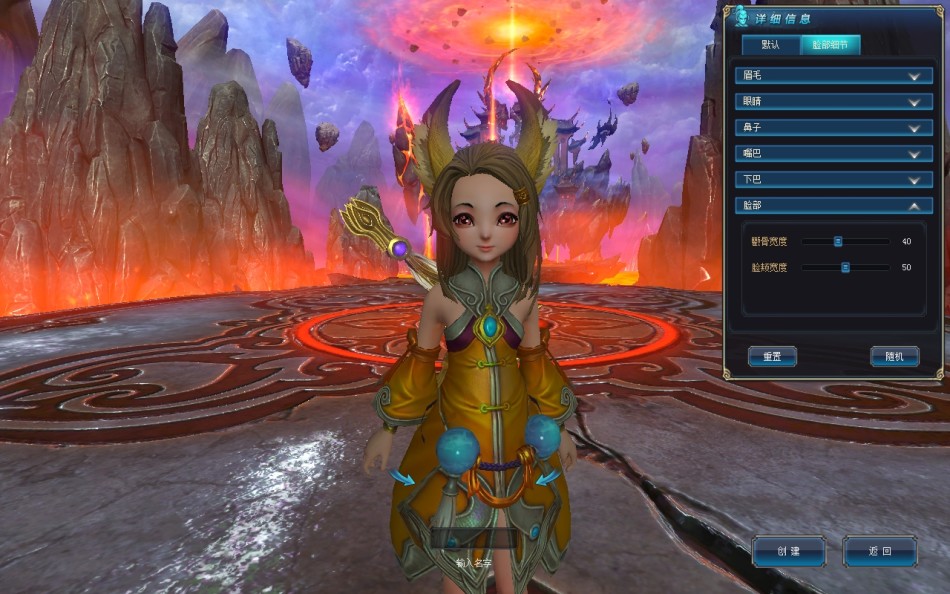Select the 脸部细节 face details tab
This screenshot has height=594, width=950.
pyautogui.click(x=830, y=45)
